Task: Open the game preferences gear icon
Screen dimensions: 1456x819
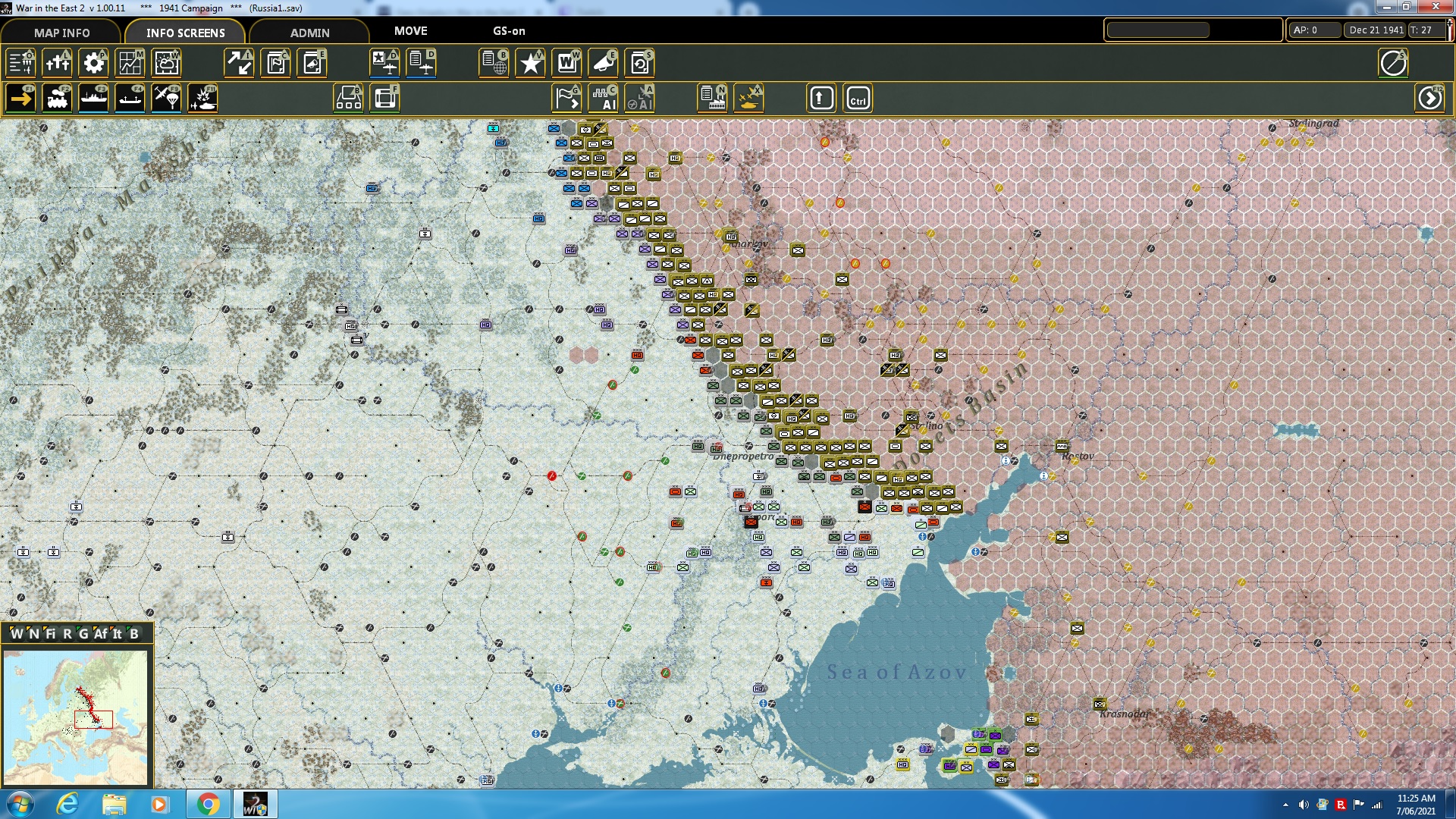Action: [93, 64]
